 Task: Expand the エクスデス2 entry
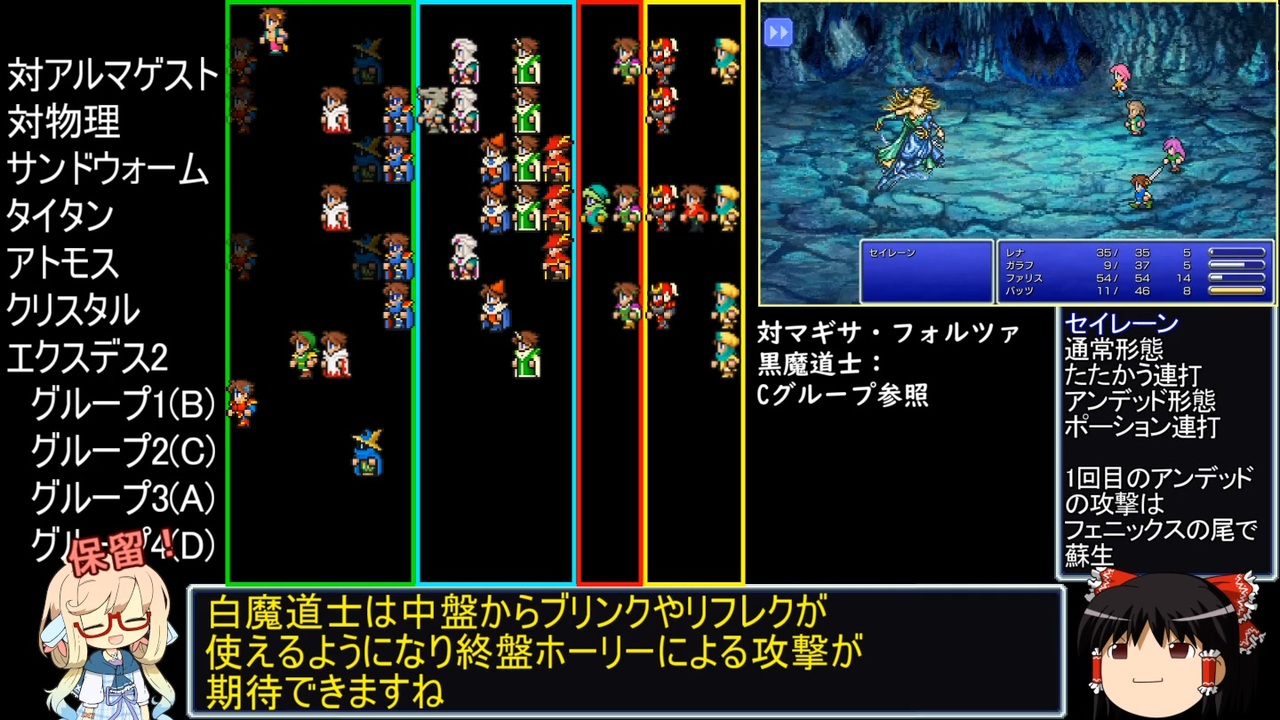pos(85,357)
